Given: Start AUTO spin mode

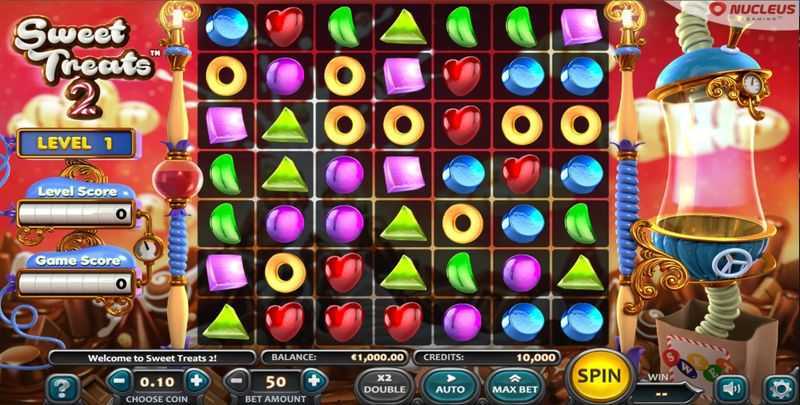Looking at the screenshot, I should (x=451, y=383).
